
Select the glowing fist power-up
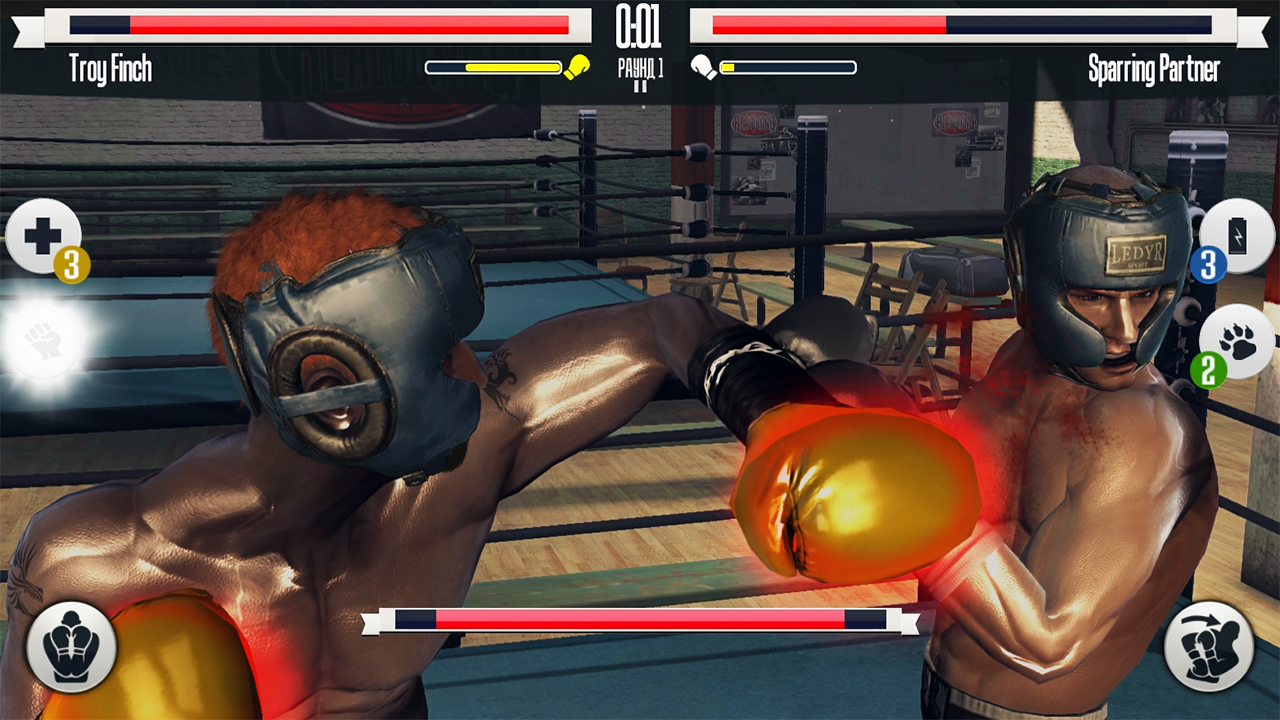click(44, 340)
